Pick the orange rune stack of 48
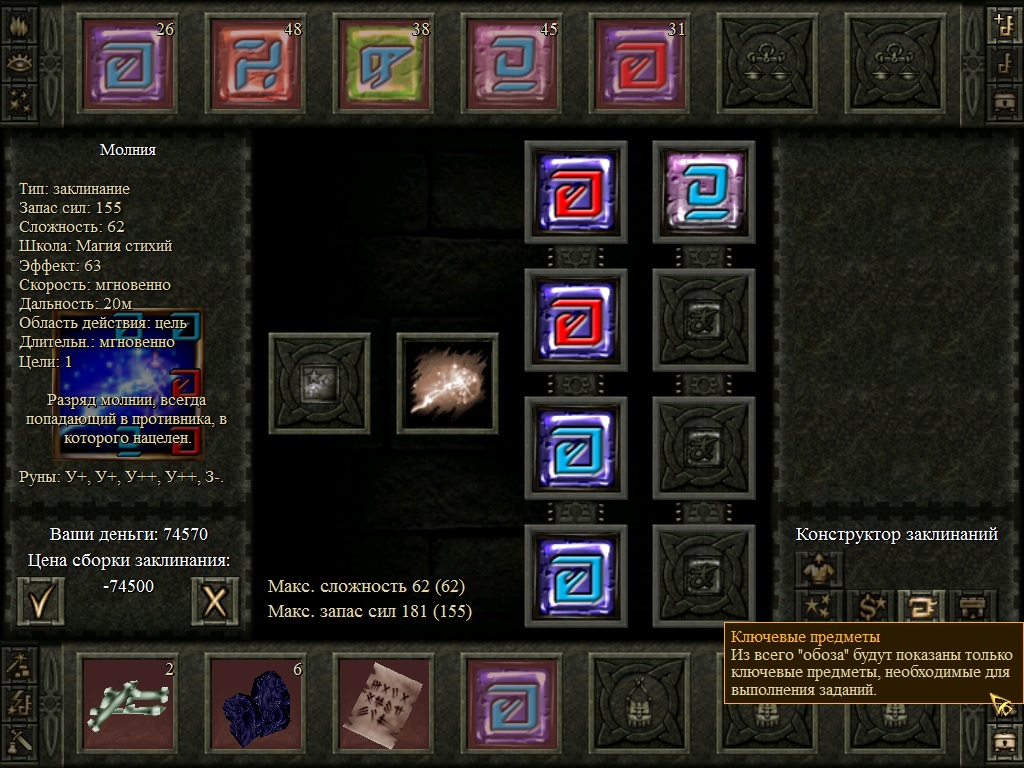 tap(257, 67)
